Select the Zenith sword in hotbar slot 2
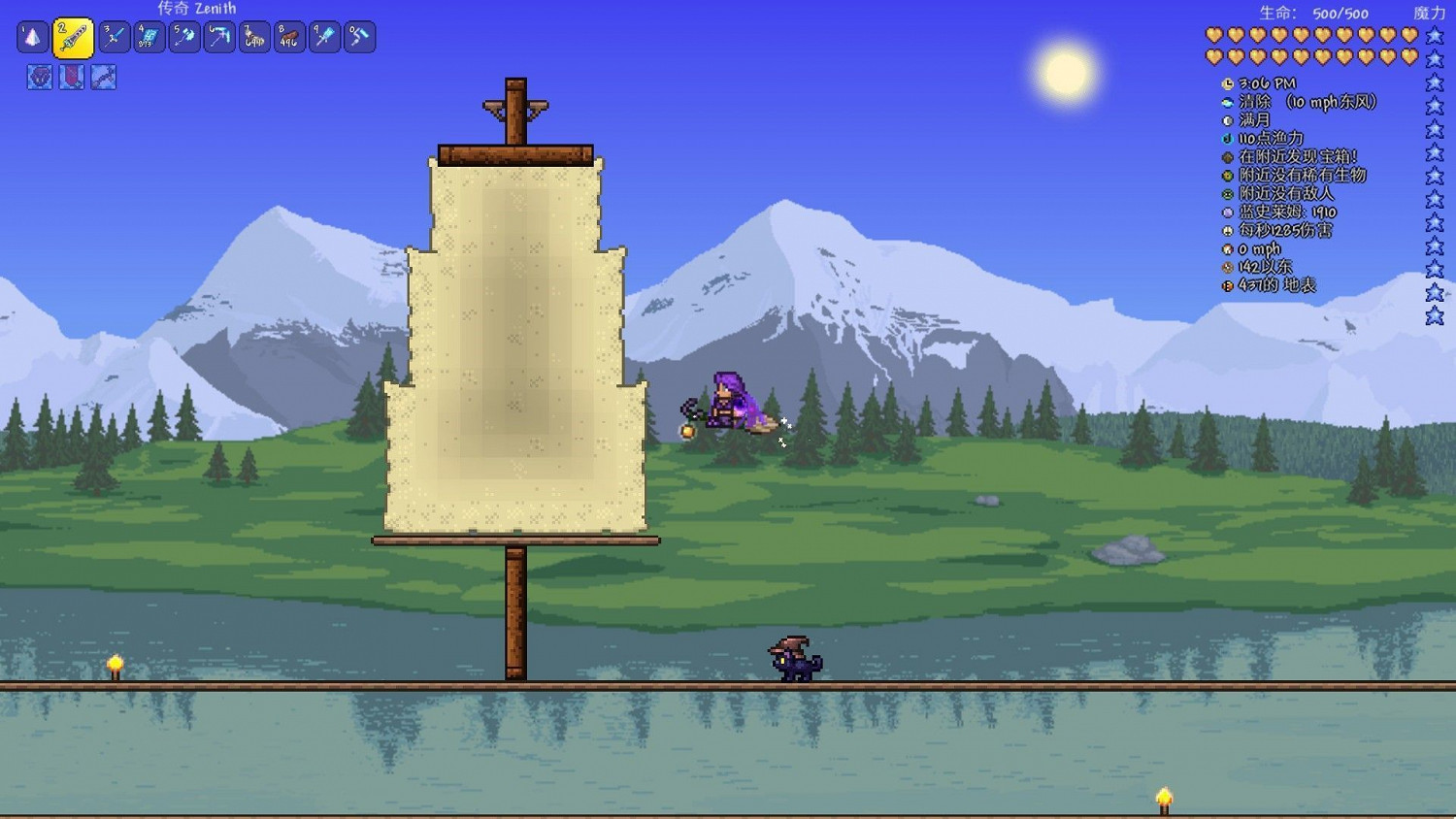Image resolution: width=1456 pixels, height=819 pixels. point(75,37)
